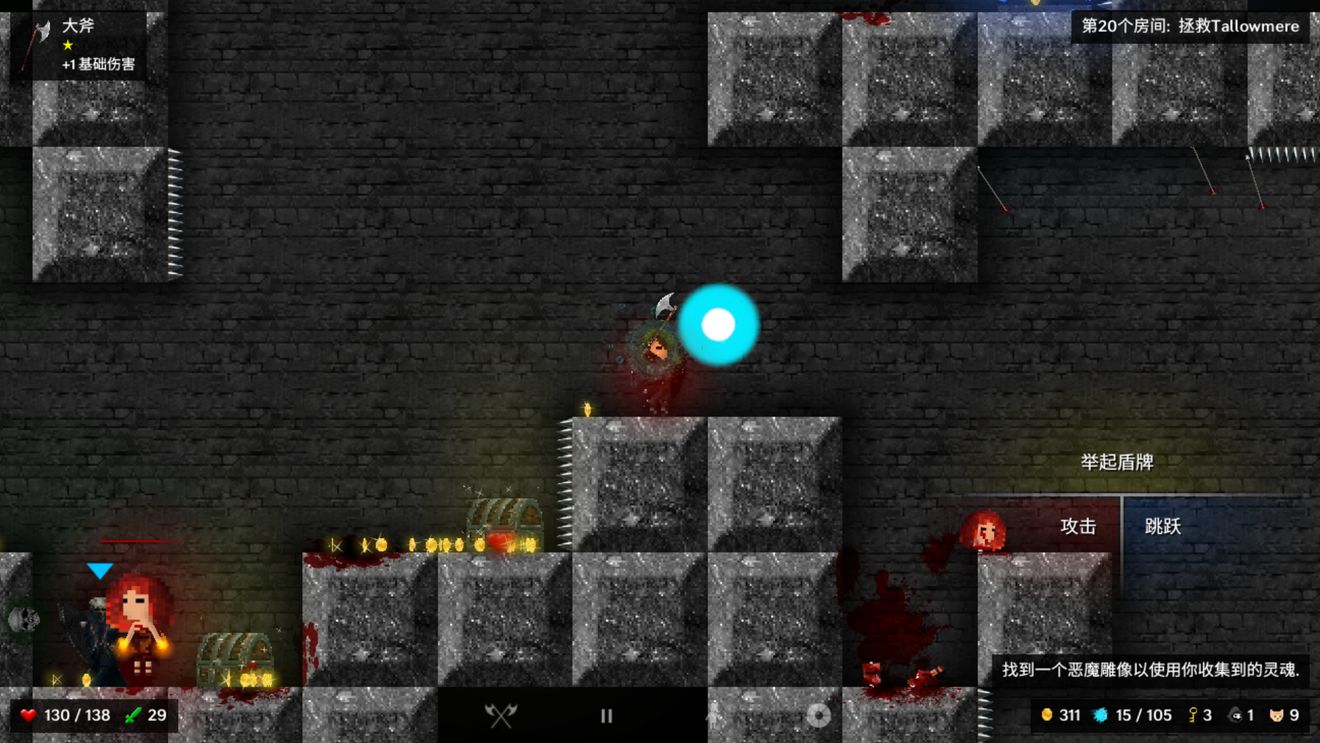Select the 大斧 weapon panel
This screenshot has height=743, width=1320.
coord(80,45)
